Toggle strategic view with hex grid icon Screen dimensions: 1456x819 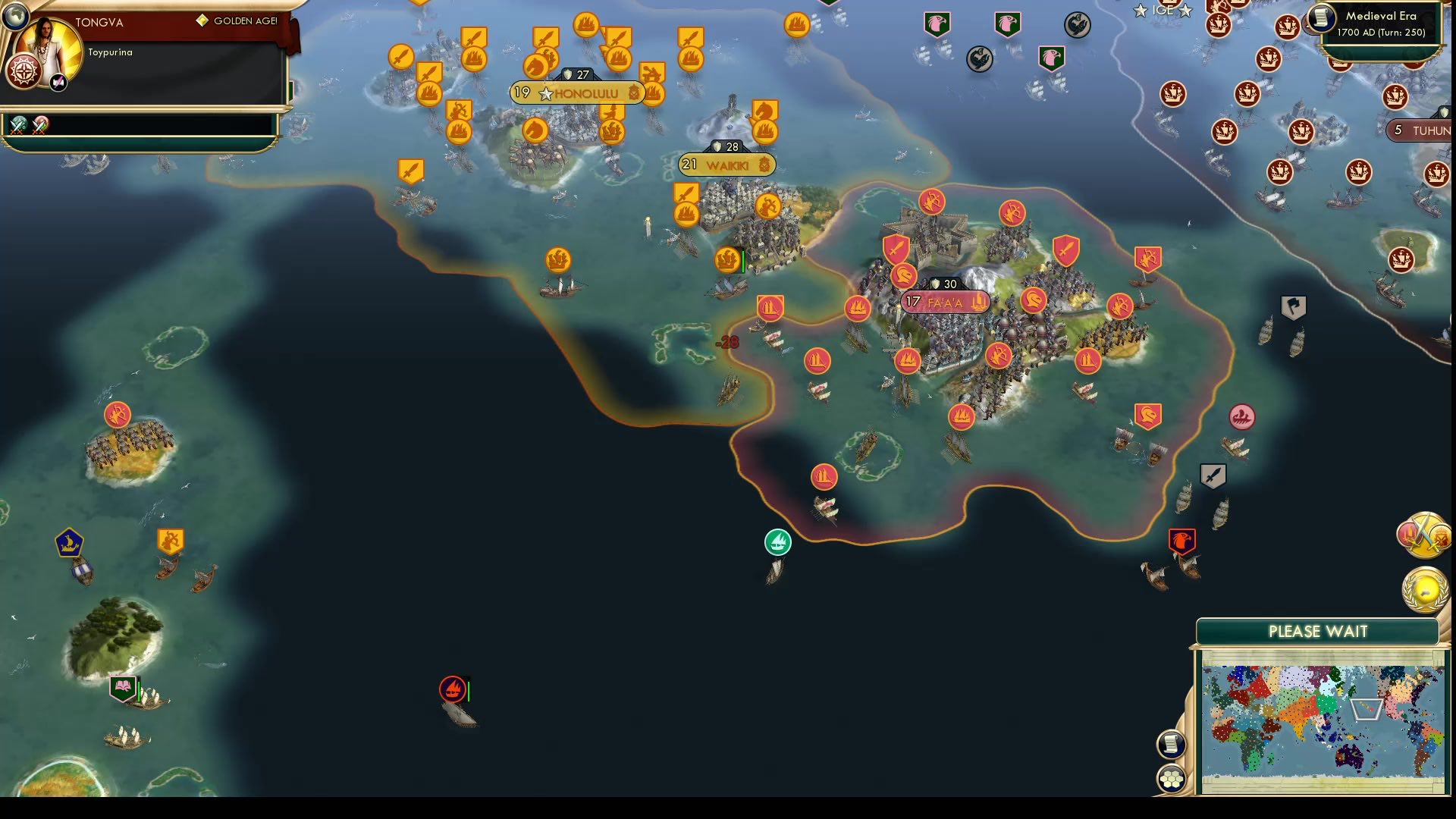pos(1170,777)
